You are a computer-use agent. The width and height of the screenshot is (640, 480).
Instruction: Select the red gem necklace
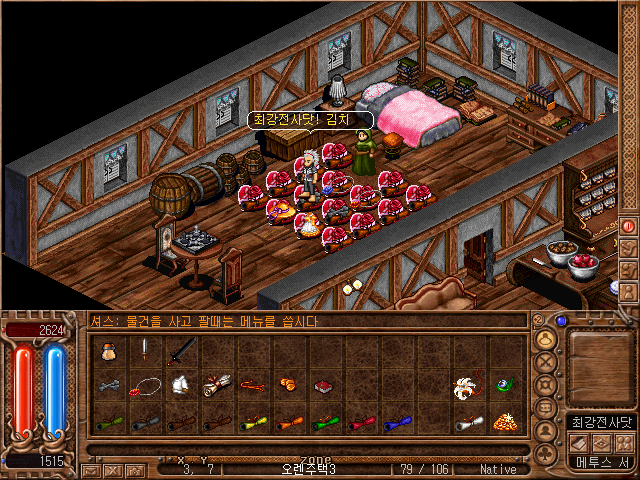(x=146, y=386)
